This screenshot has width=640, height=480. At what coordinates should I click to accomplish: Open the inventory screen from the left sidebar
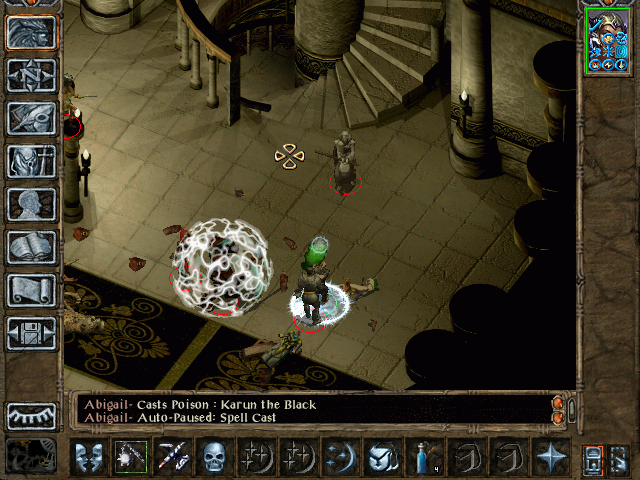click(31, 161)
